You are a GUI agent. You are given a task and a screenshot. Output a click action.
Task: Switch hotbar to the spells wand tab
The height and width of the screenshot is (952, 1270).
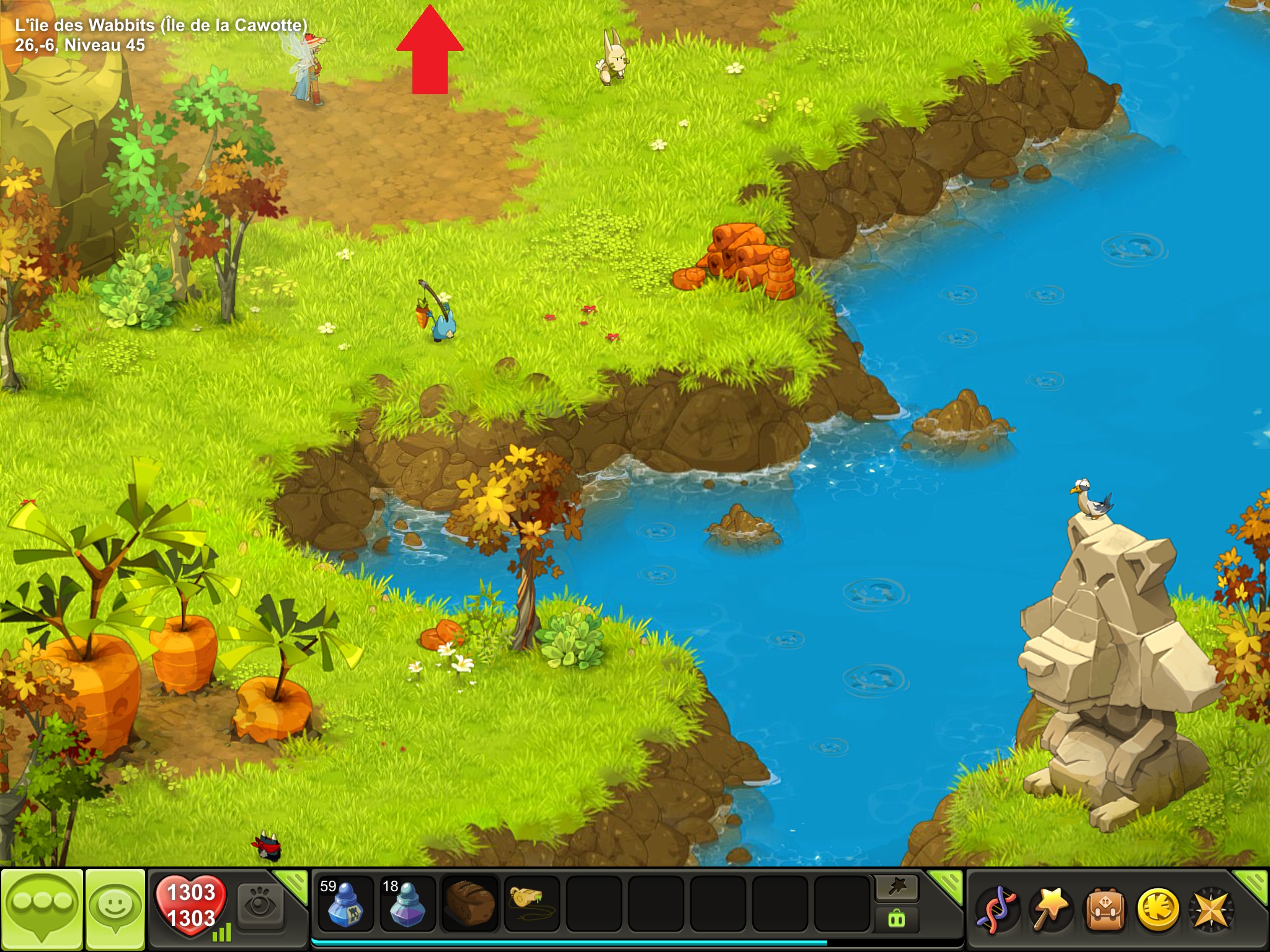[x=897, y=889]
